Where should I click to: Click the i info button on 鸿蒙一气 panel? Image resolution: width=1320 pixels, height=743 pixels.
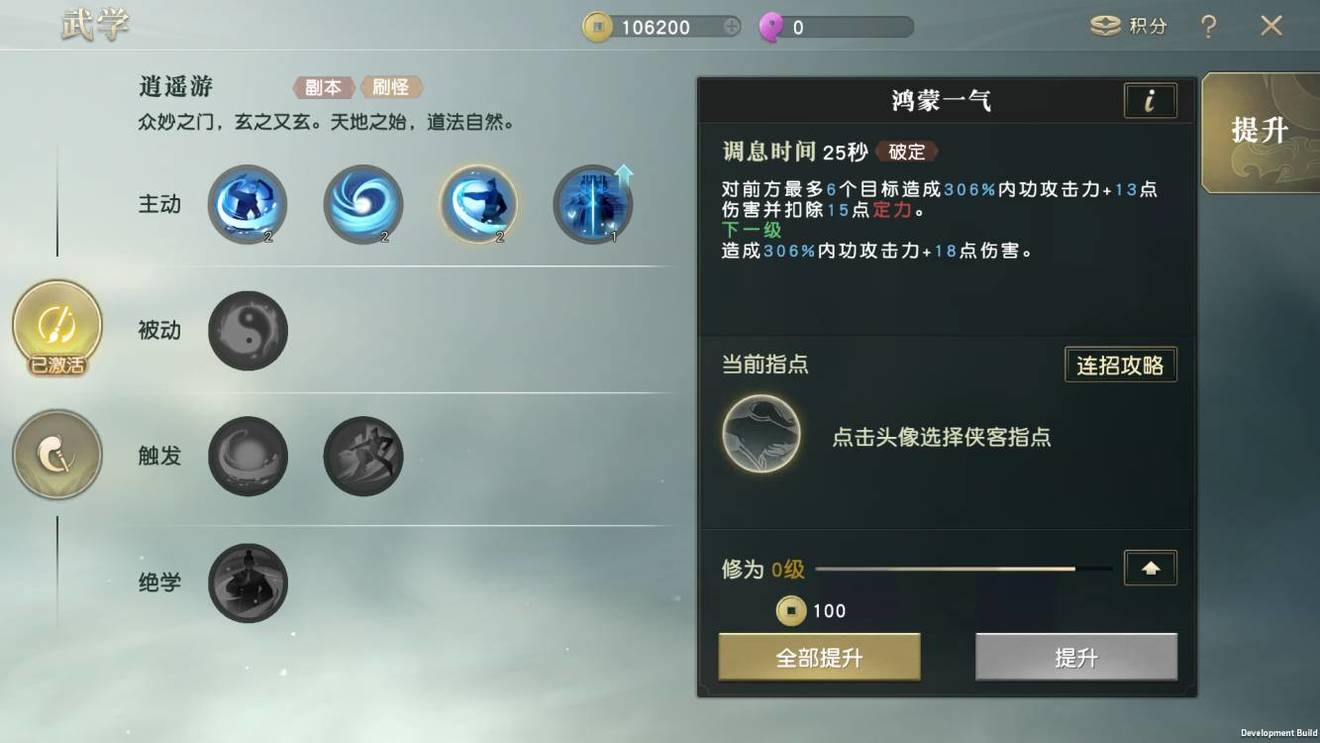coord(1150,100)
